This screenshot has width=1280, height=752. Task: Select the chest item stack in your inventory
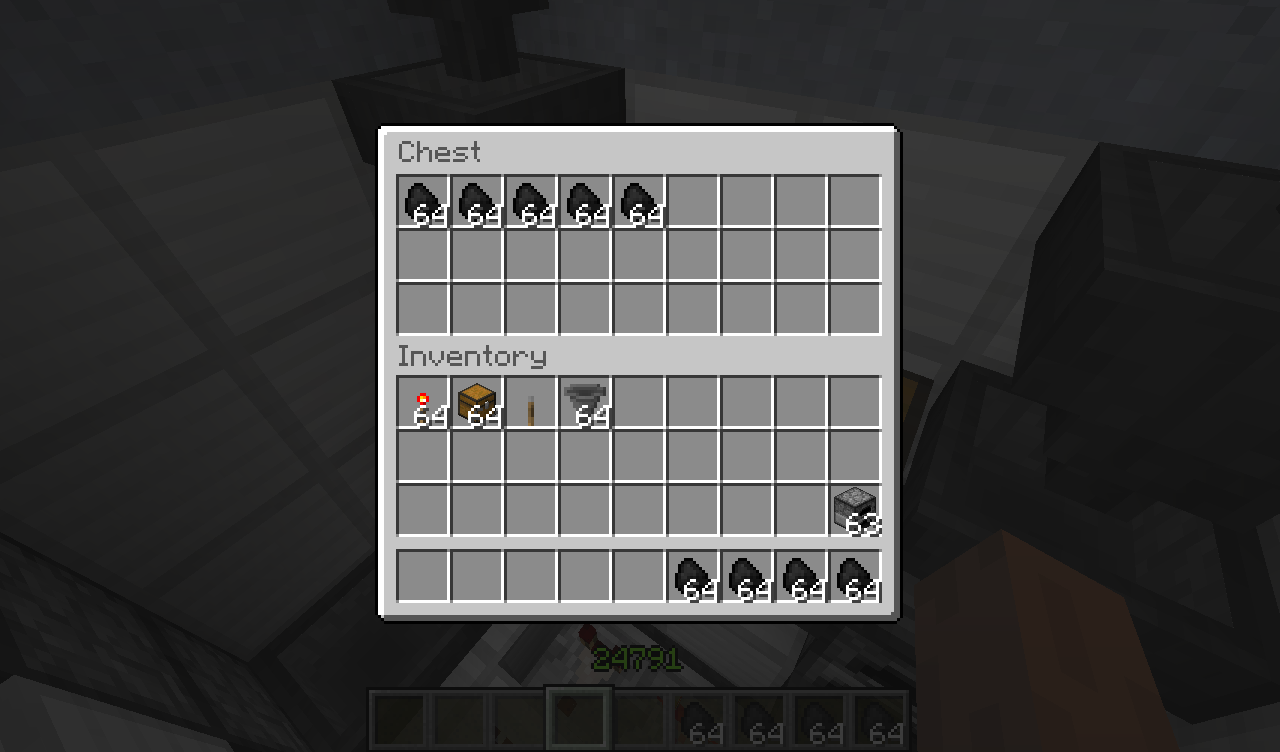click(477, 403)
